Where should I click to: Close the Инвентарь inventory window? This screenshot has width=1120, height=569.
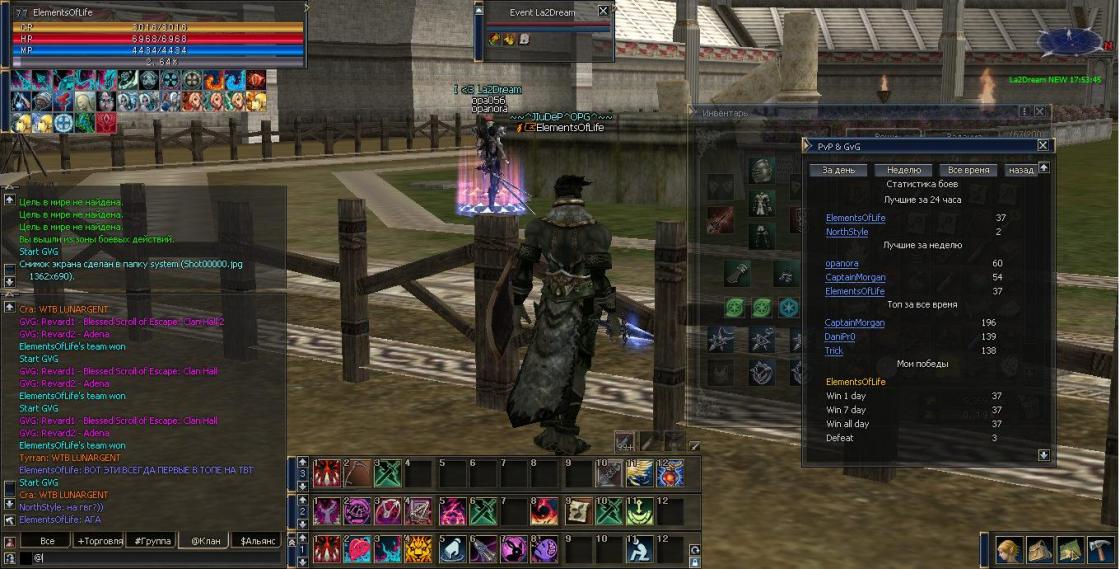(1040, 111)
